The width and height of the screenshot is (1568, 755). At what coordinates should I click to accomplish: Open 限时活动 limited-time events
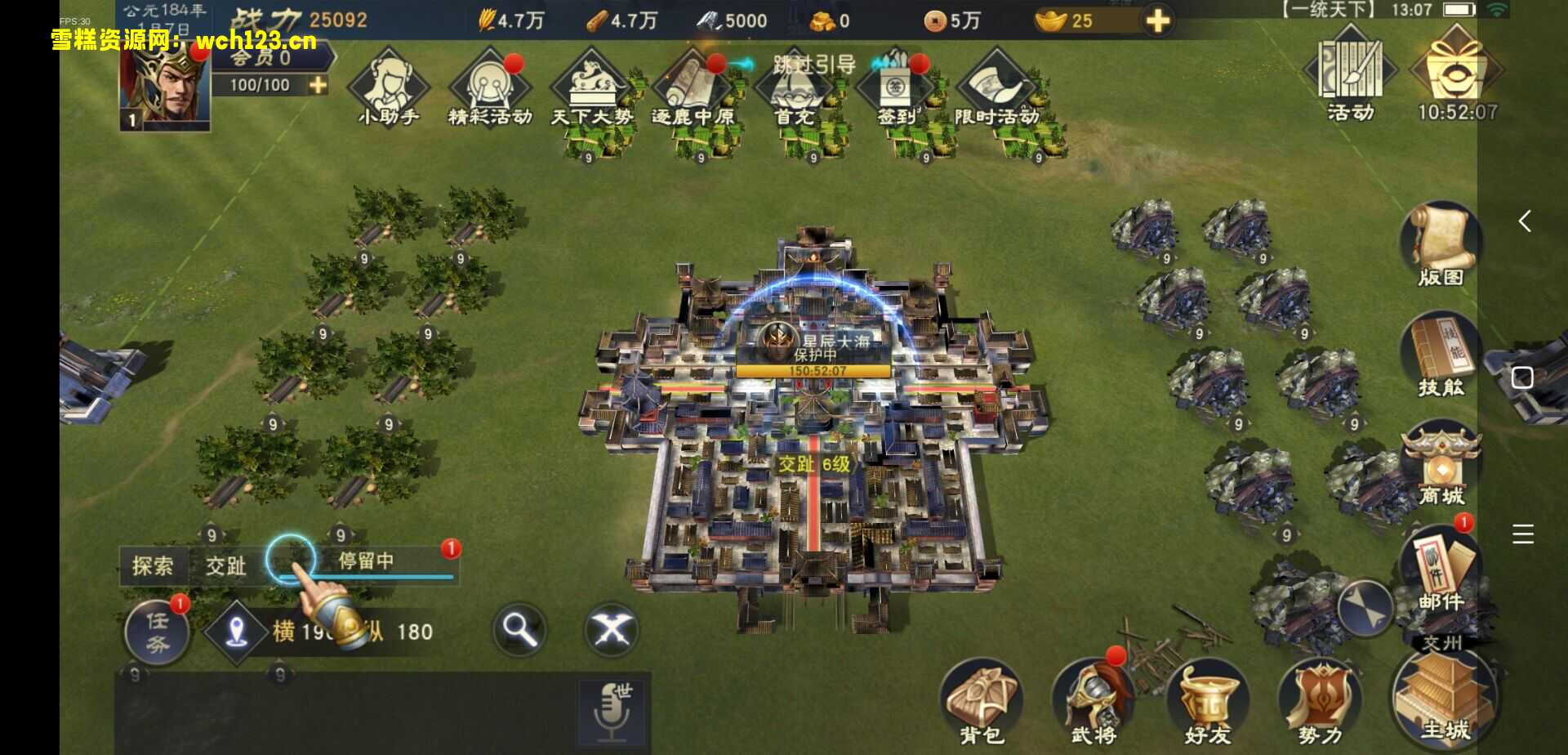coord(997,87)
